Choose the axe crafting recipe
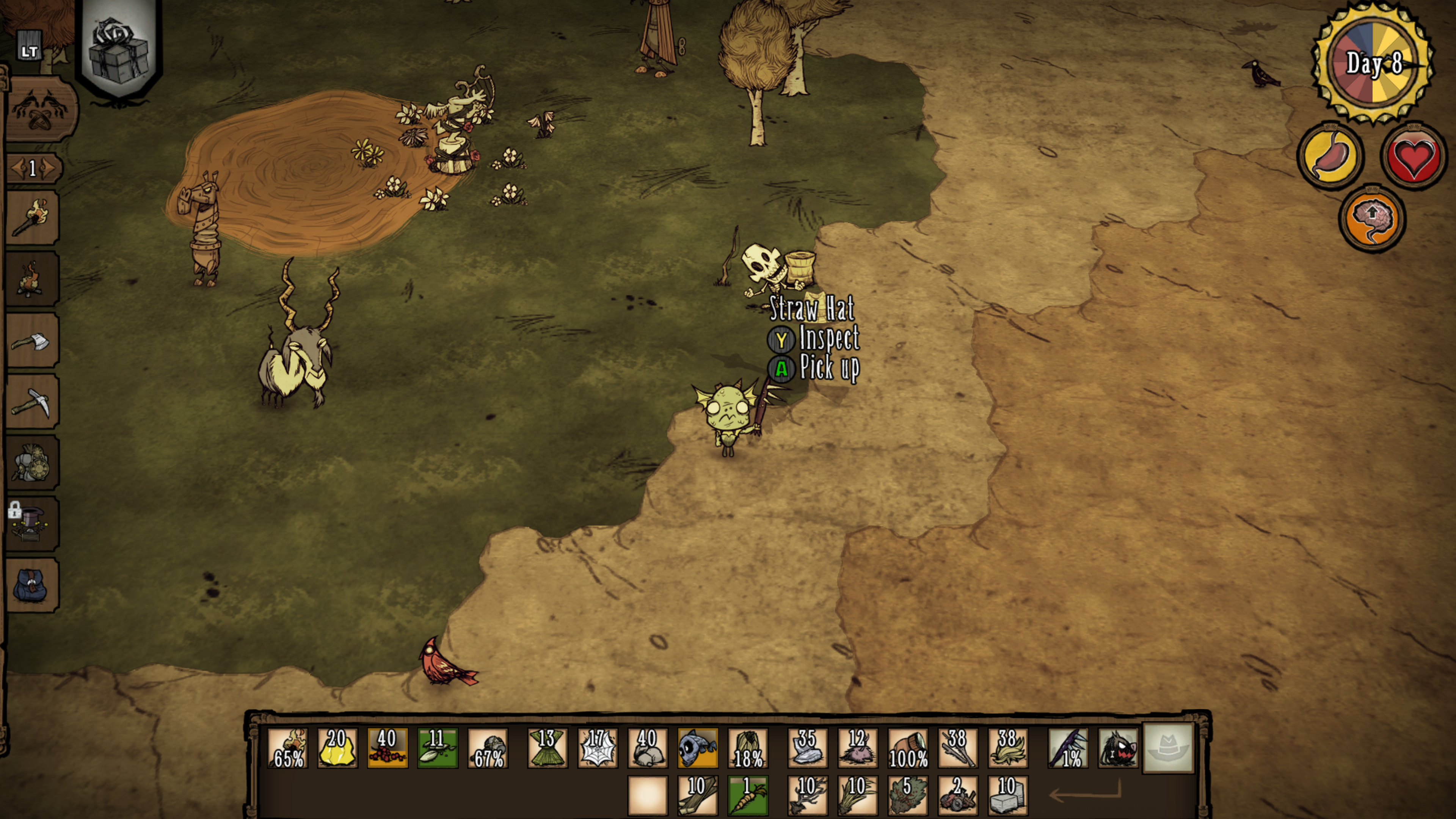Image resolution: width=1456 pixels, height=819 pixels. (31, 341)
